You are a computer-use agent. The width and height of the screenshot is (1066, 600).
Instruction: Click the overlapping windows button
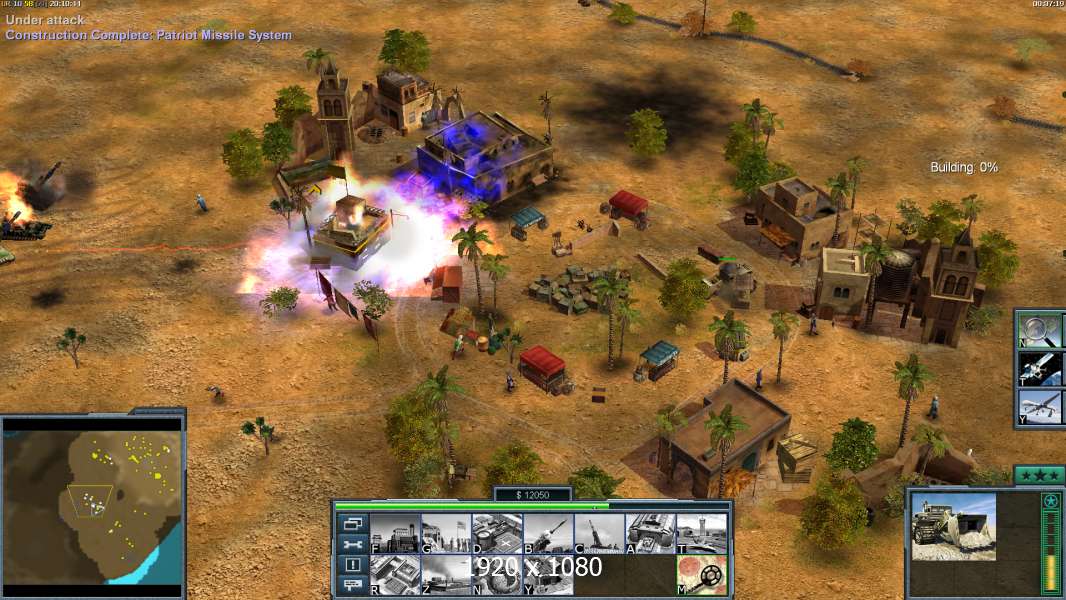point(352,523)
